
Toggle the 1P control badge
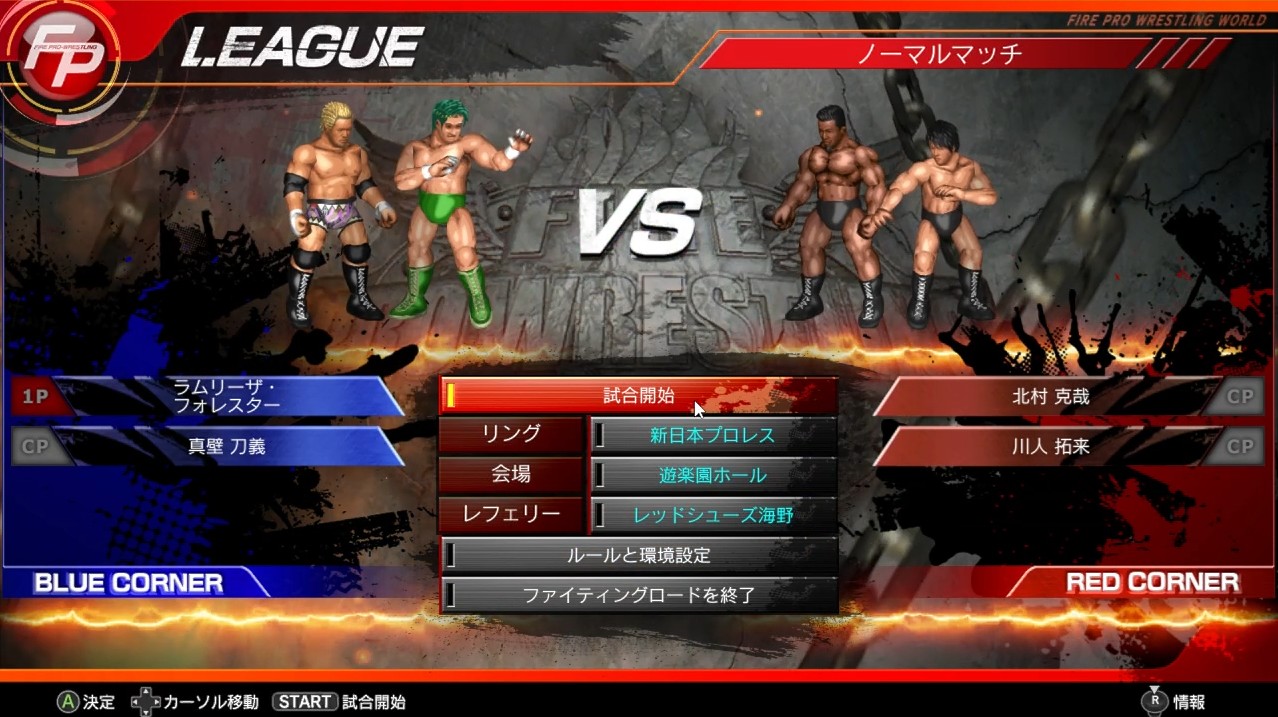35,397
